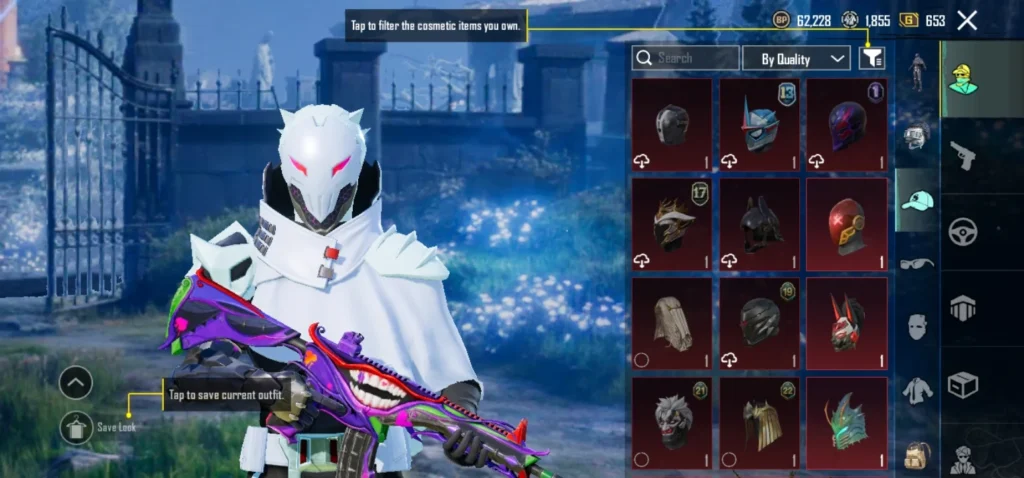Select the tan cloth hood headgear
Viewport: 1024px width, 478px height.
click(671, 324)
